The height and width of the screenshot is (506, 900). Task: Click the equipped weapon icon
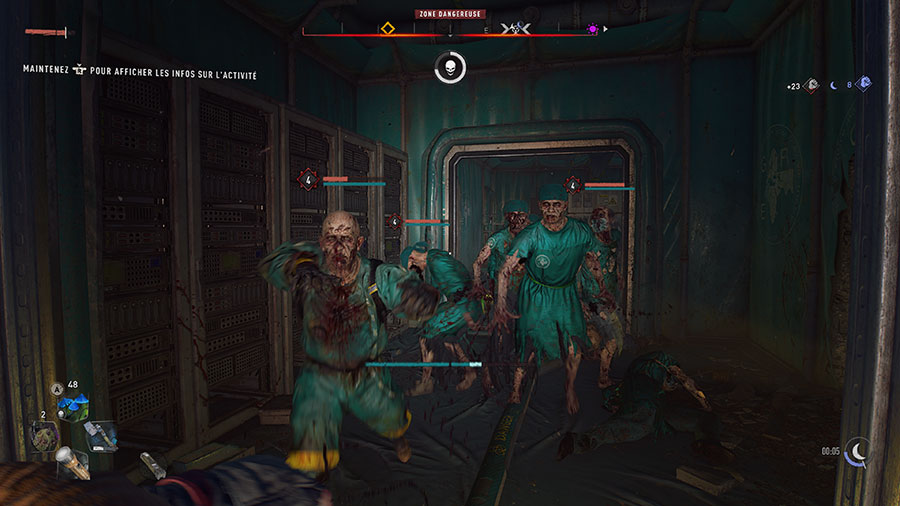[x=50, y=33]
